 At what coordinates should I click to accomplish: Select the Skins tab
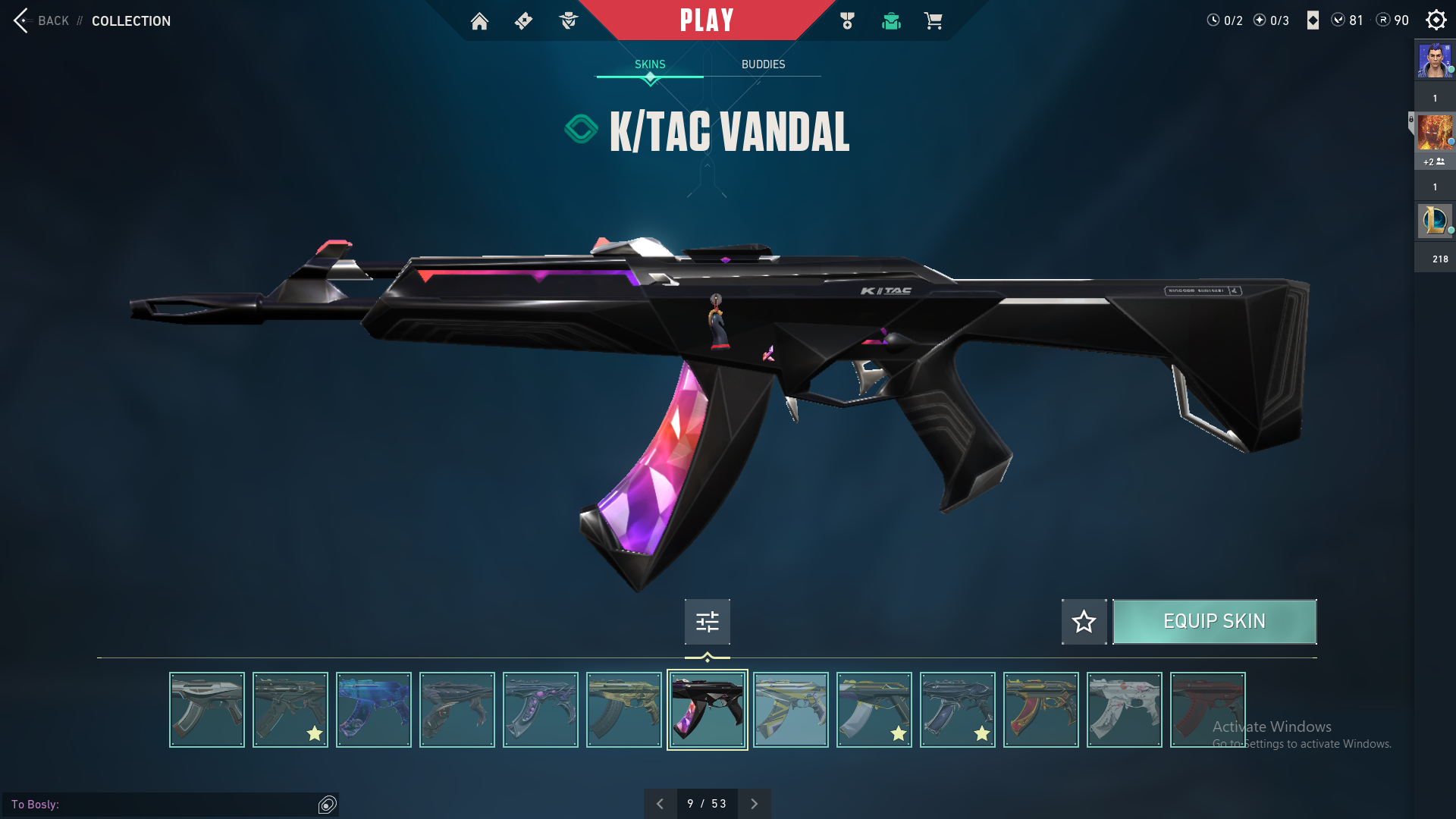click(650, 64)
